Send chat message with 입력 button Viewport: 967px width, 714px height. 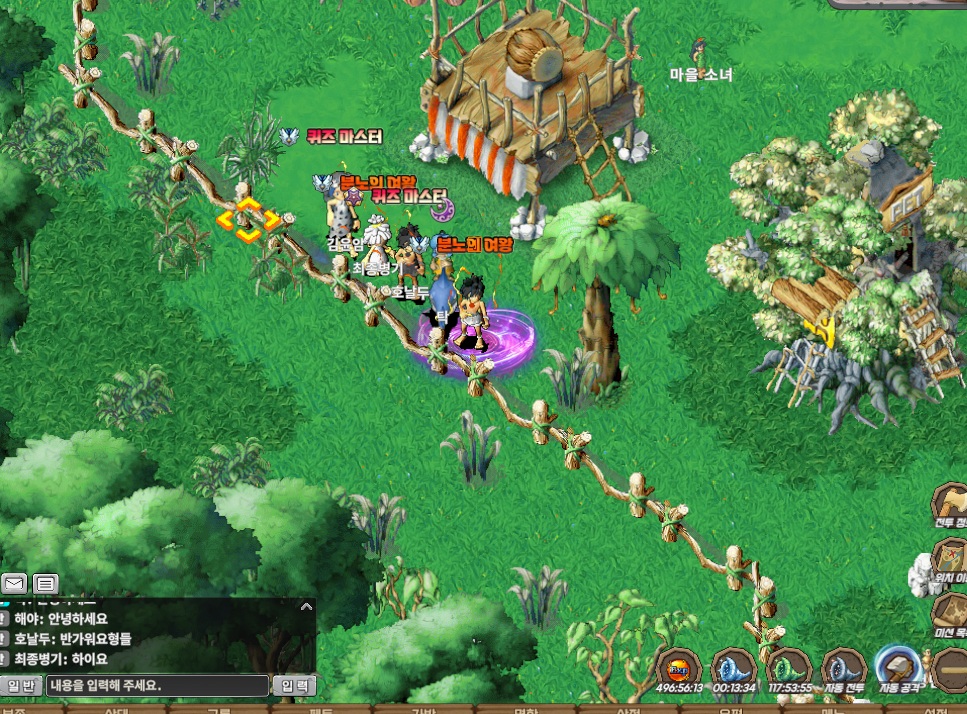[295, 686]
